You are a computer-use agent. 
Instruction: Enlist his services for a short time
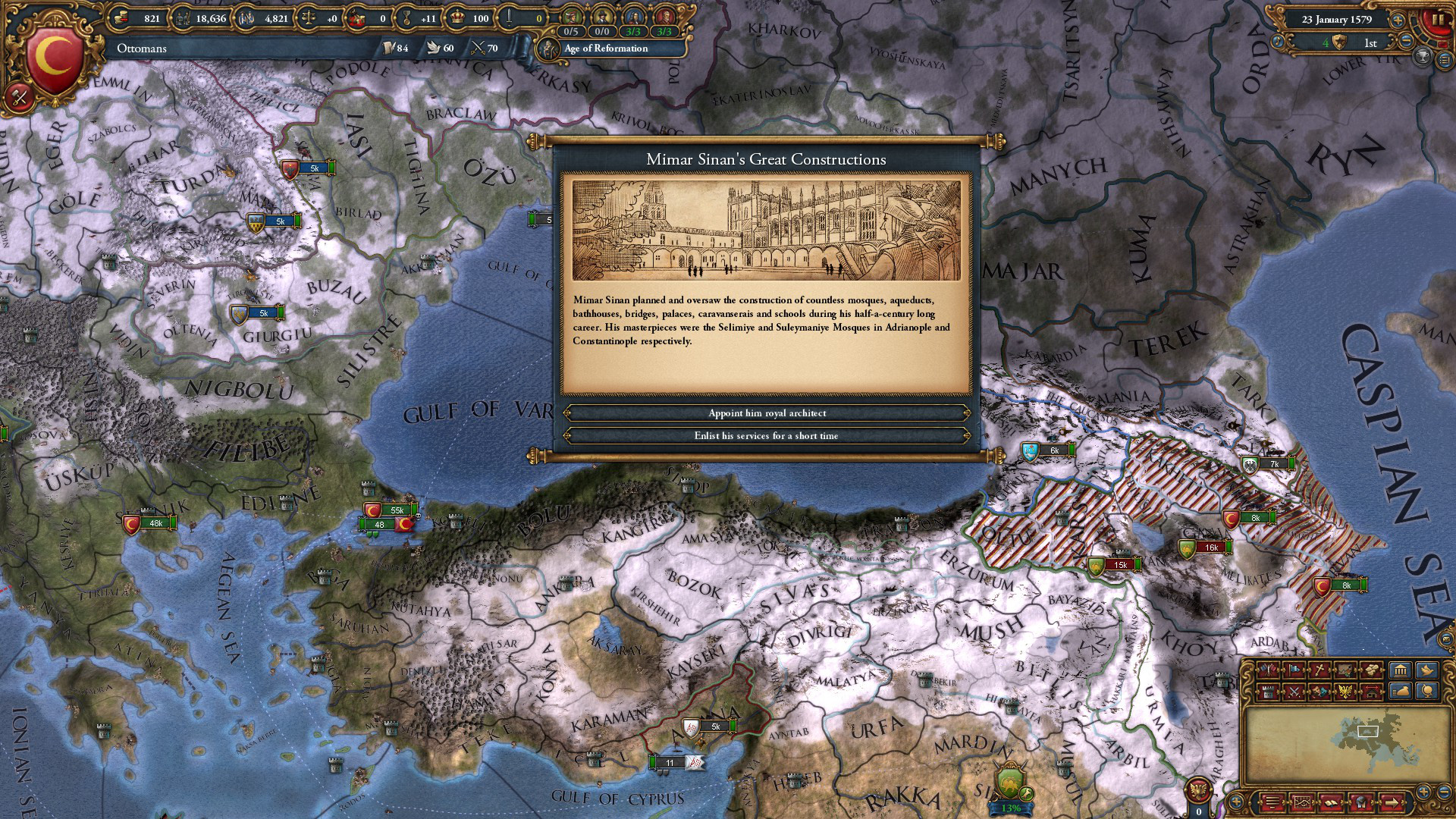pos(766,436)
